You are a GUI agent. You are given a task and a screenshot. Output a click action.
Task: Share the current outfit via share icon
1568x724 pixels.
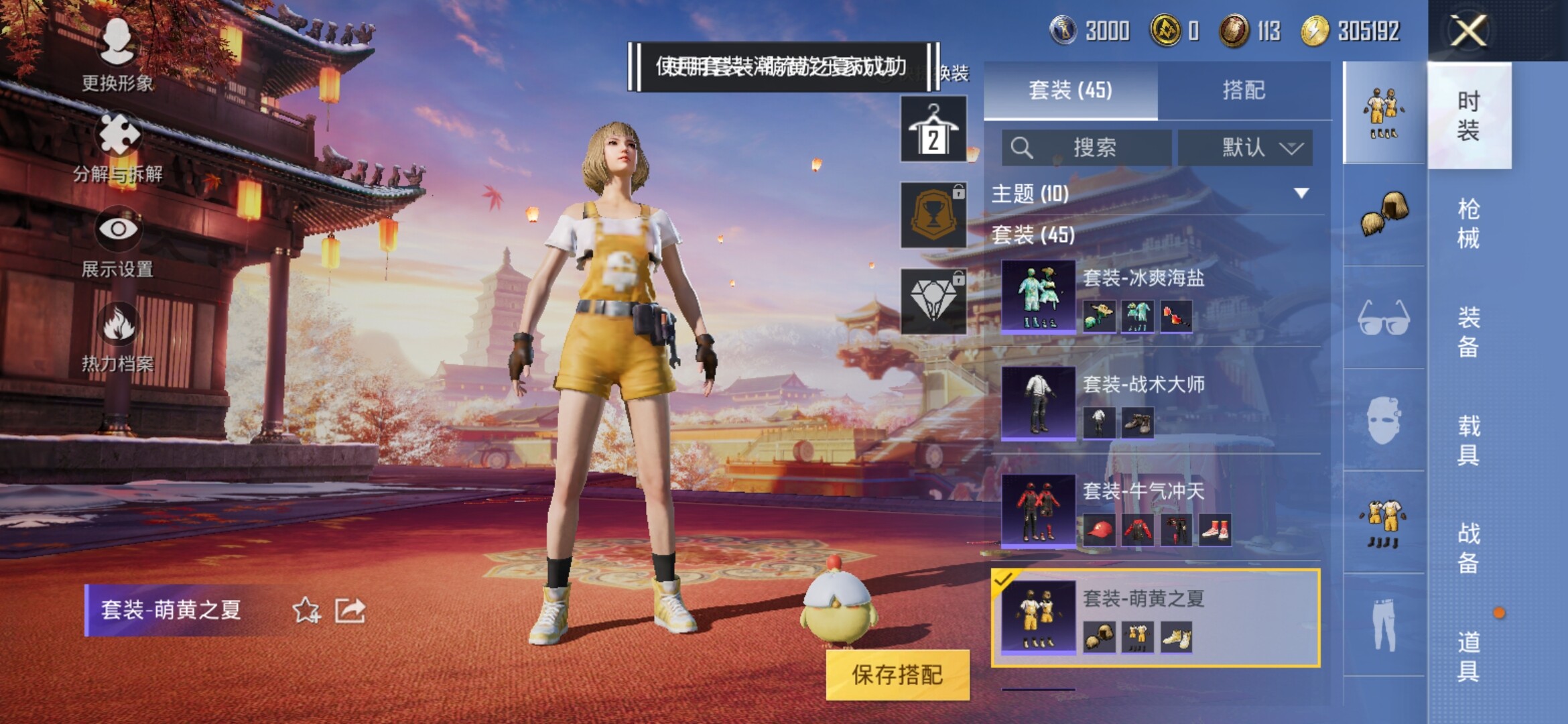(x=350, y=610)
